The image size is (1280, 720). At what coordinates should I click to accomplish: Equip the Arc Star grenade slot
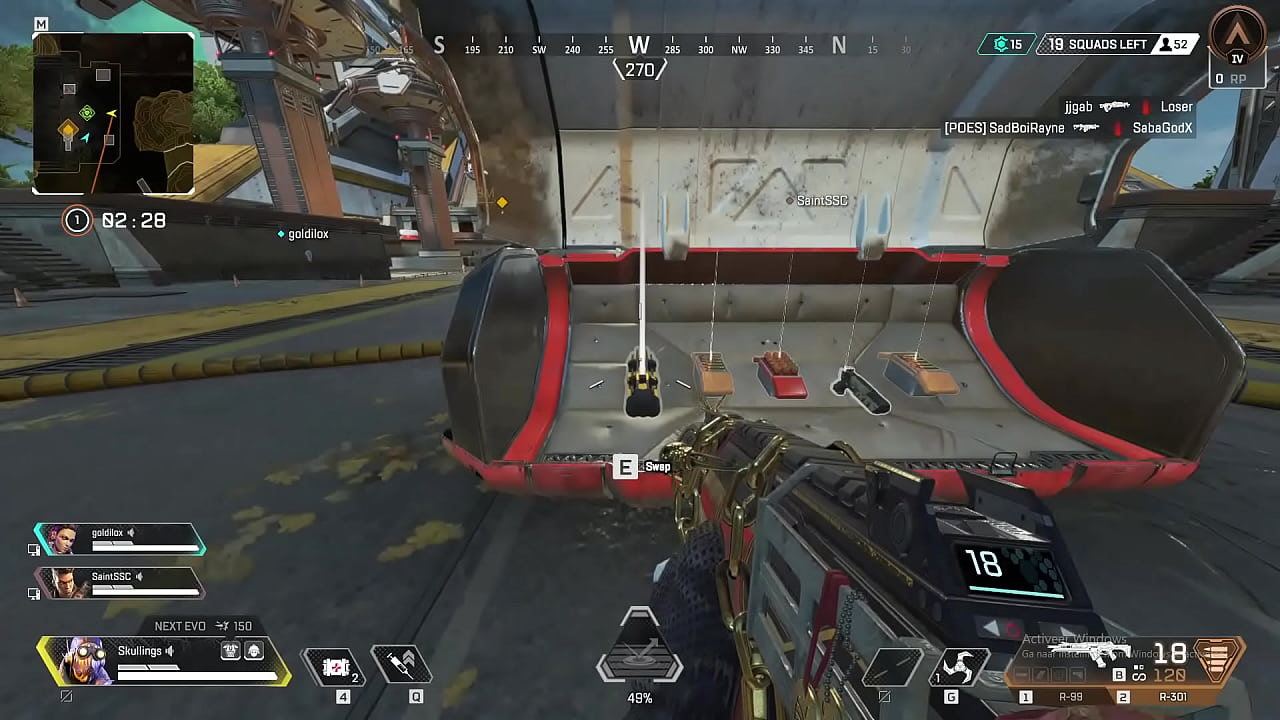tap(957, 667)
